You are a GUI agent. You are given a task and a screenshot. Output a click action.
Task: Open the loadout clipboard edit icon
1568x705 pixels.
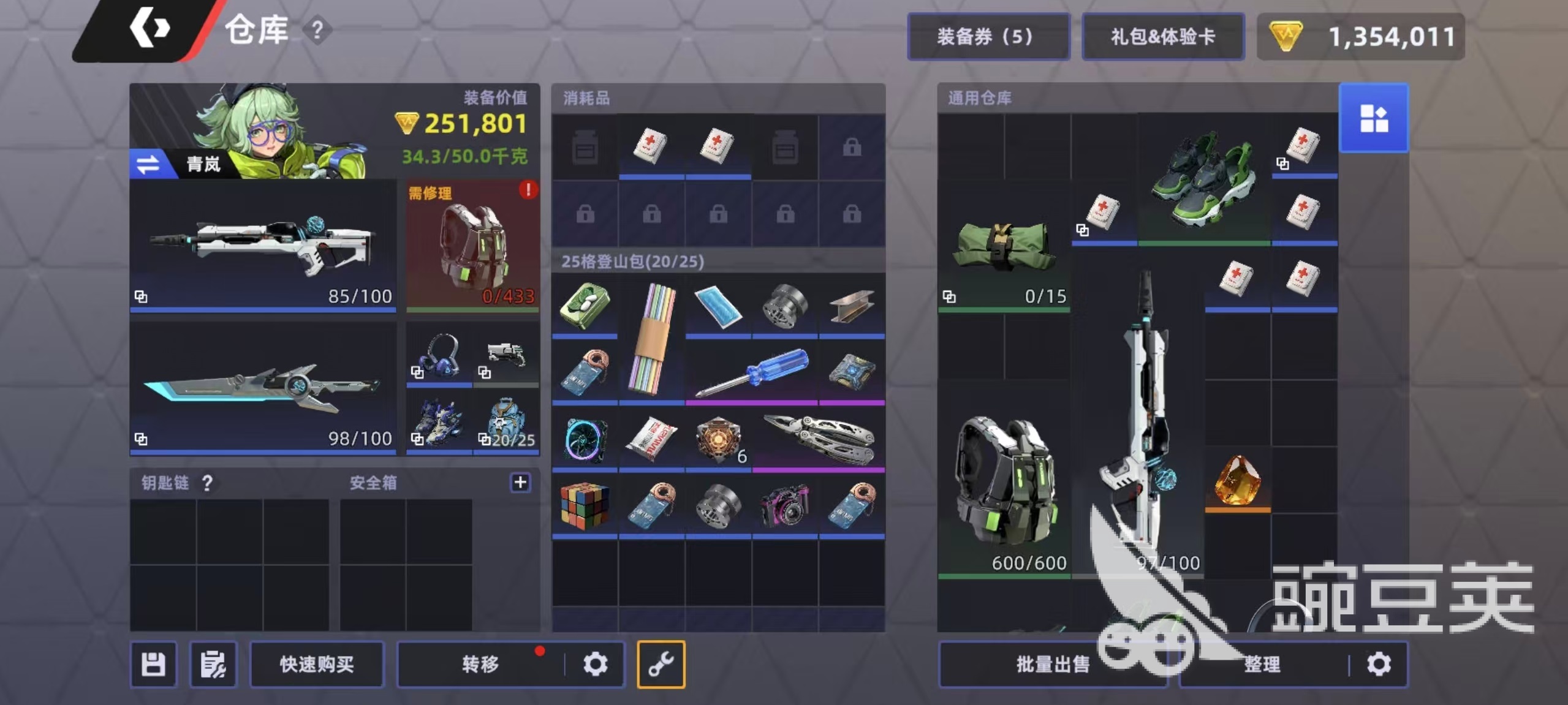point(211,663)
